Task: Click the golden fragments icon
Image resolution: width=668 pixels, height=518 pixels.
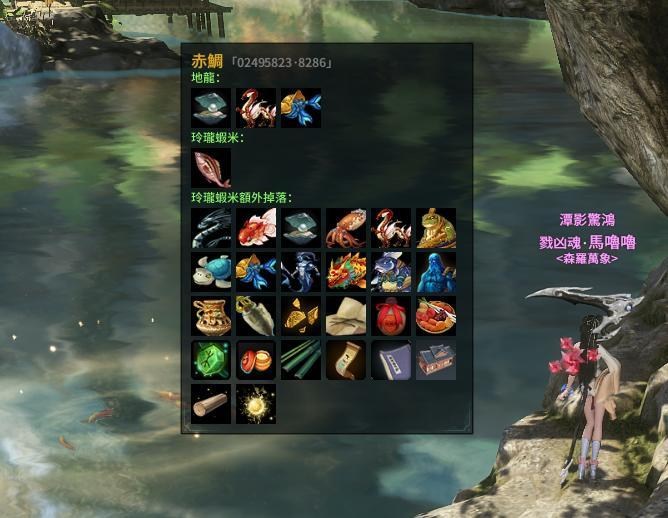Action: pos(301,316)
